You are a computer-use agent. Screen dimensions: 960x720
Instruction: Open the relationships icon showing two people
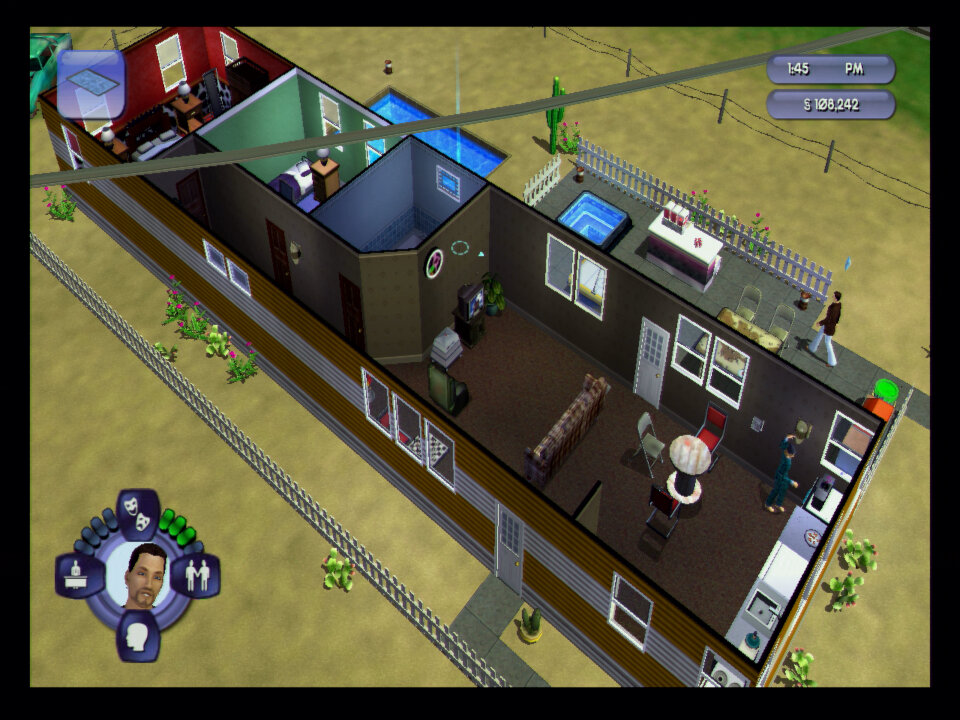pyautogui.click(x=196, y=576)
